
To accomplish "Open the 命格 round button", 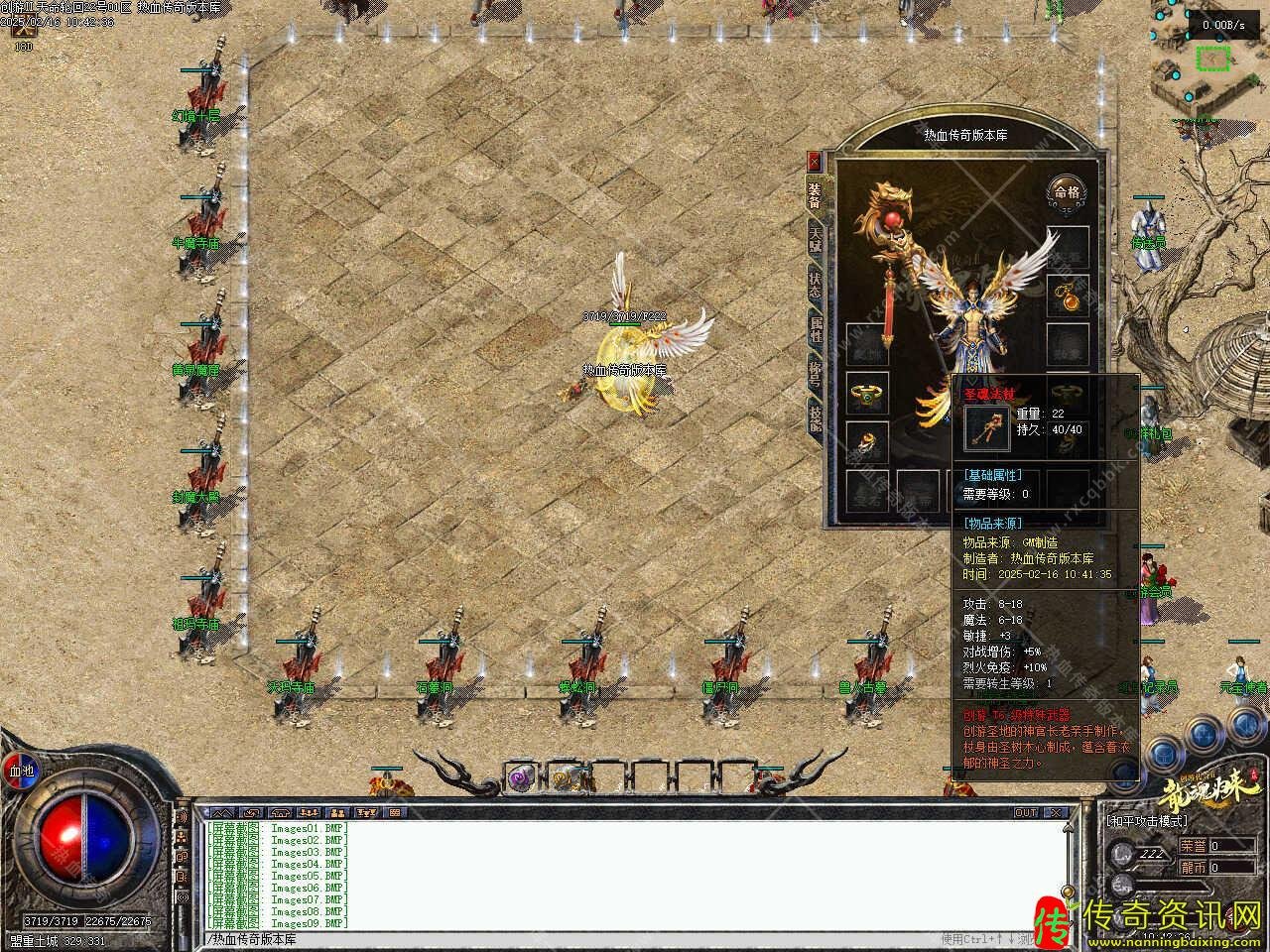I will point(1067,193).
